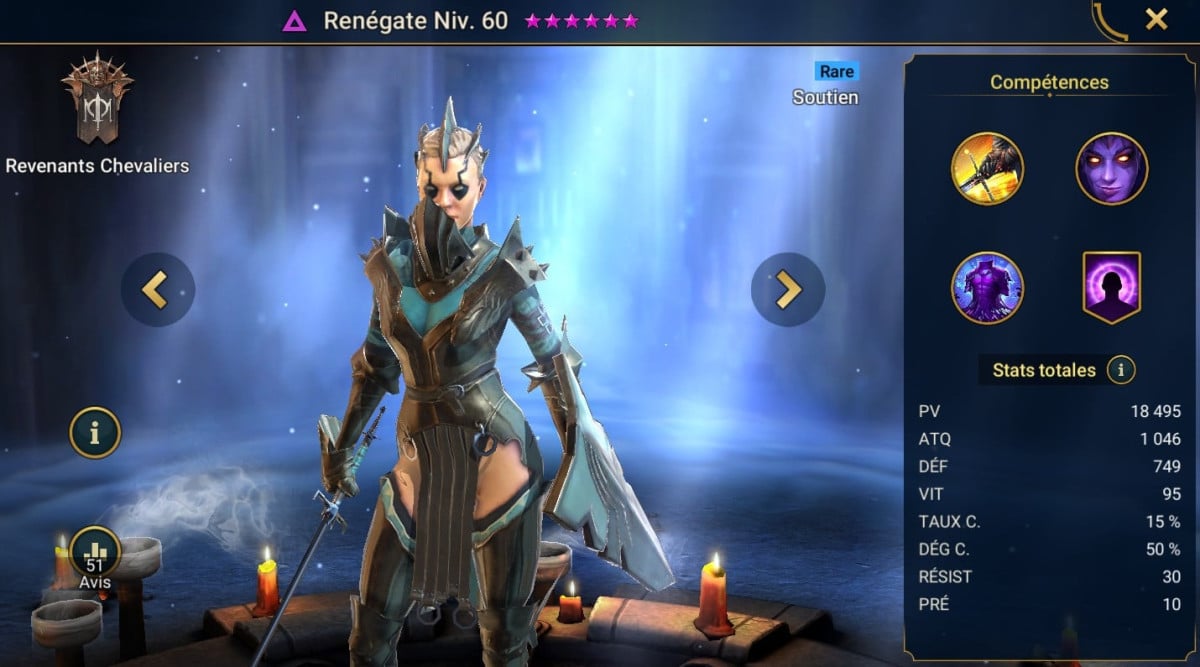Select the flaming gauntlet skill icon
Screen dimensions: 1200x667
point(987,168)
